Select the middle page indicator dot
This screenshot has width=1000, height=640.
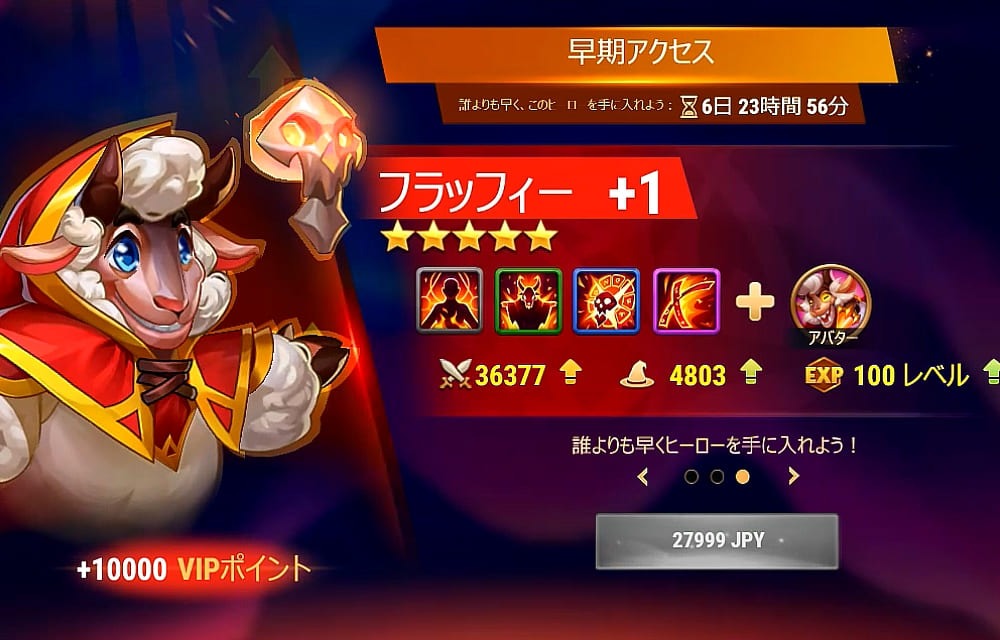point(717,477)
